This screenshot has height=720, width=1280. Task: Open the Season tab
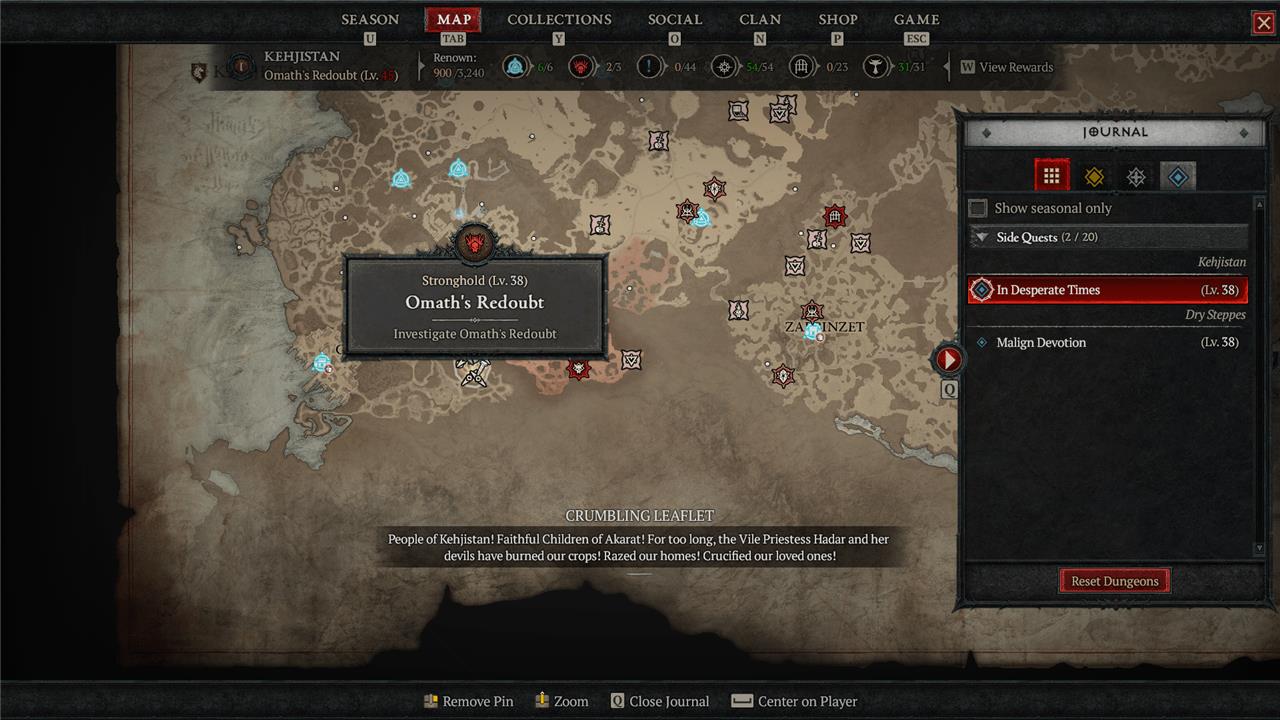point(370,19)
